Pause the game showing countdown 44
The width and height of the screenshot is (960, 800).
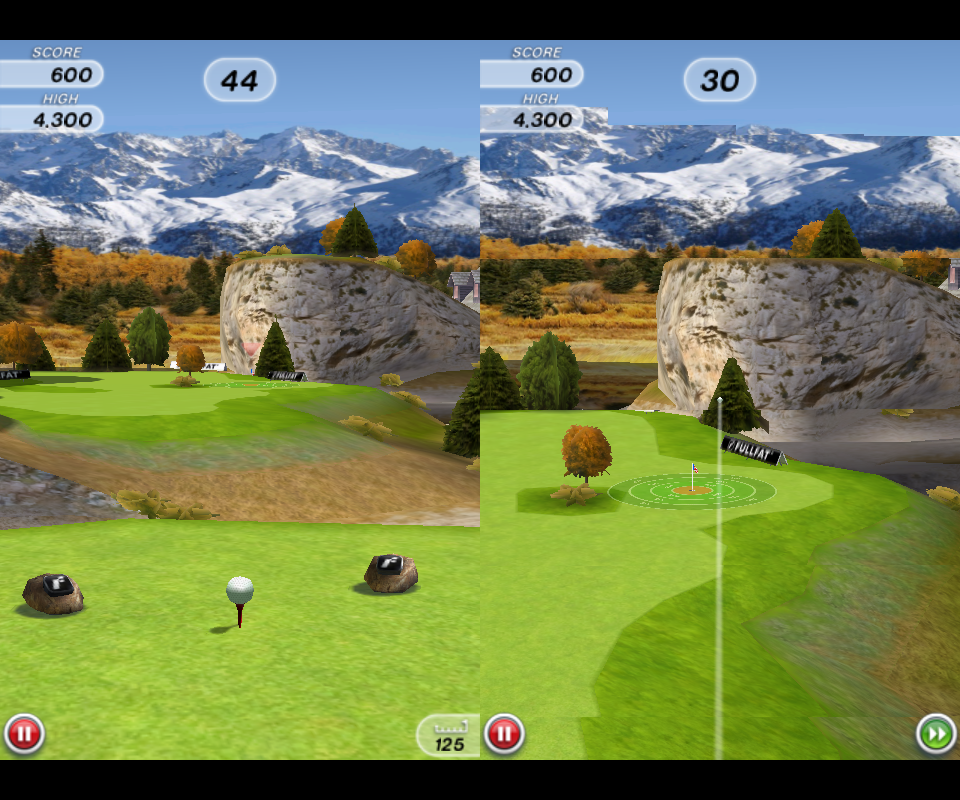point(24,735)
